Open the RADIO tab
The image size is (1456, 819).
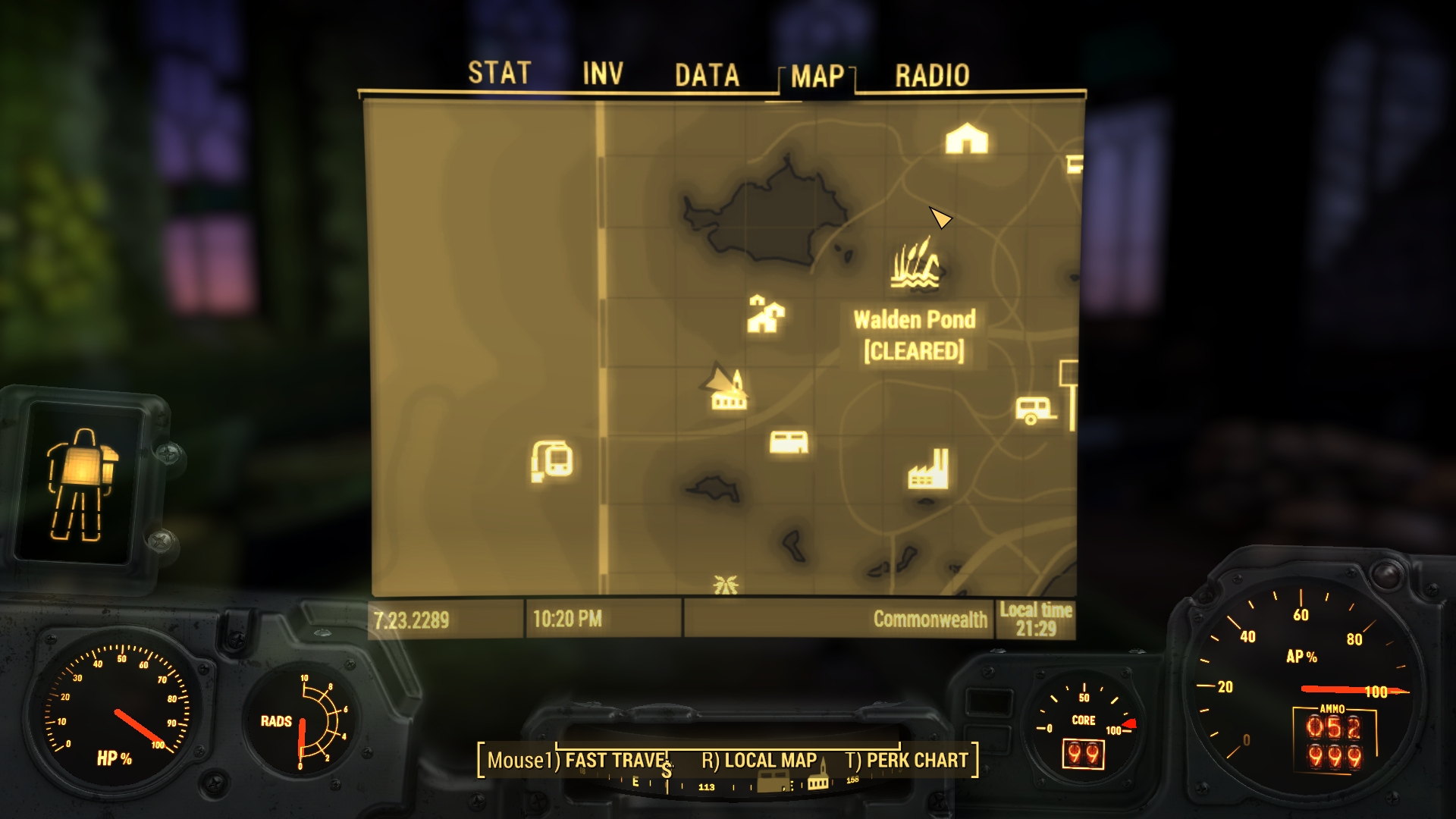pos(933,74)
